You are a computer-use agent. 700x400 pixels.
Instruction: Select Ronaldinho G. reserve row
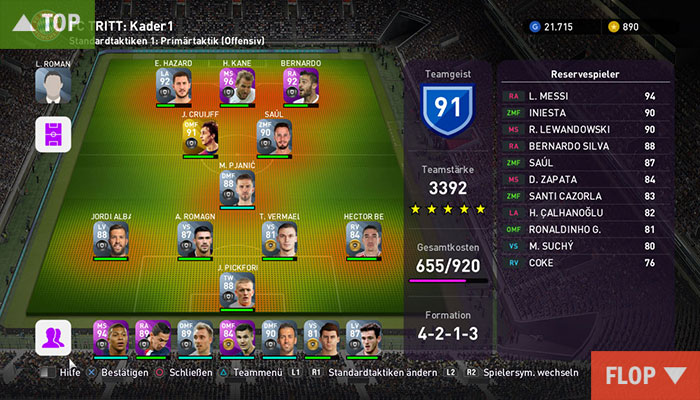(x=585, y=229)
